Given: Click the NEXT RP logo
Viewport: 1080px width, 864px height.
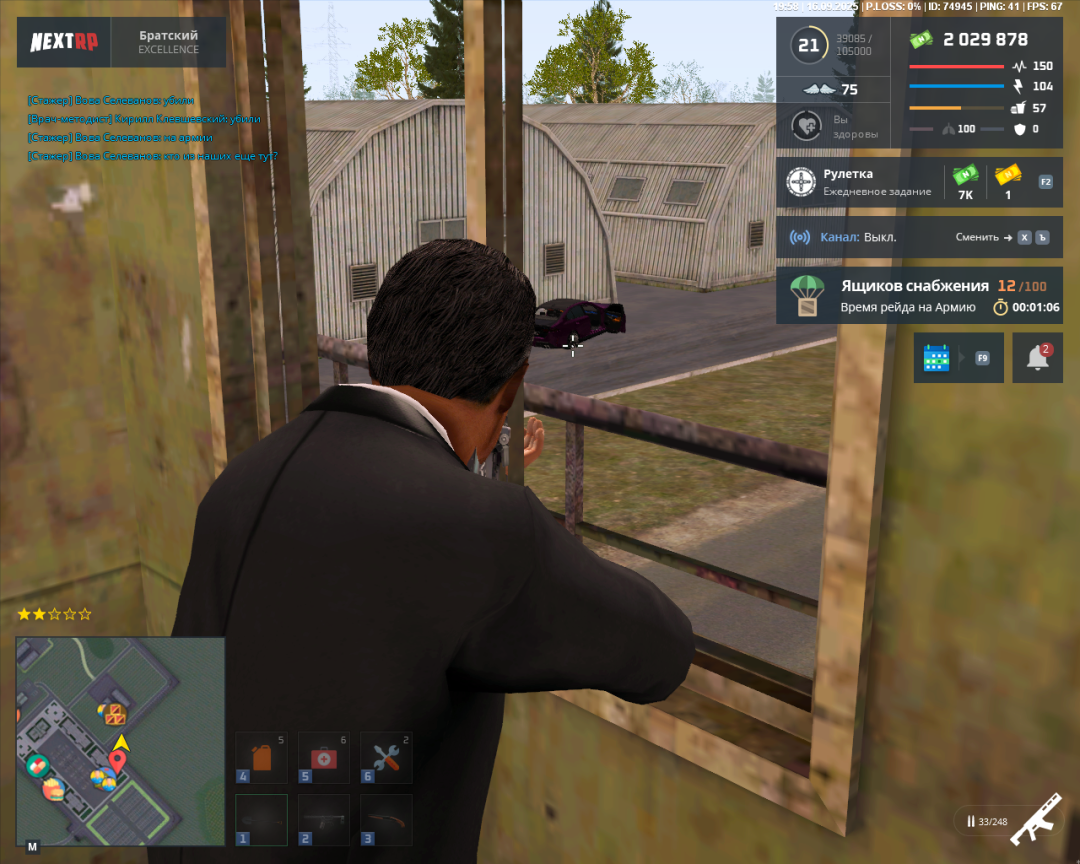Looking at the screenshot, I should tap(64, 42).
